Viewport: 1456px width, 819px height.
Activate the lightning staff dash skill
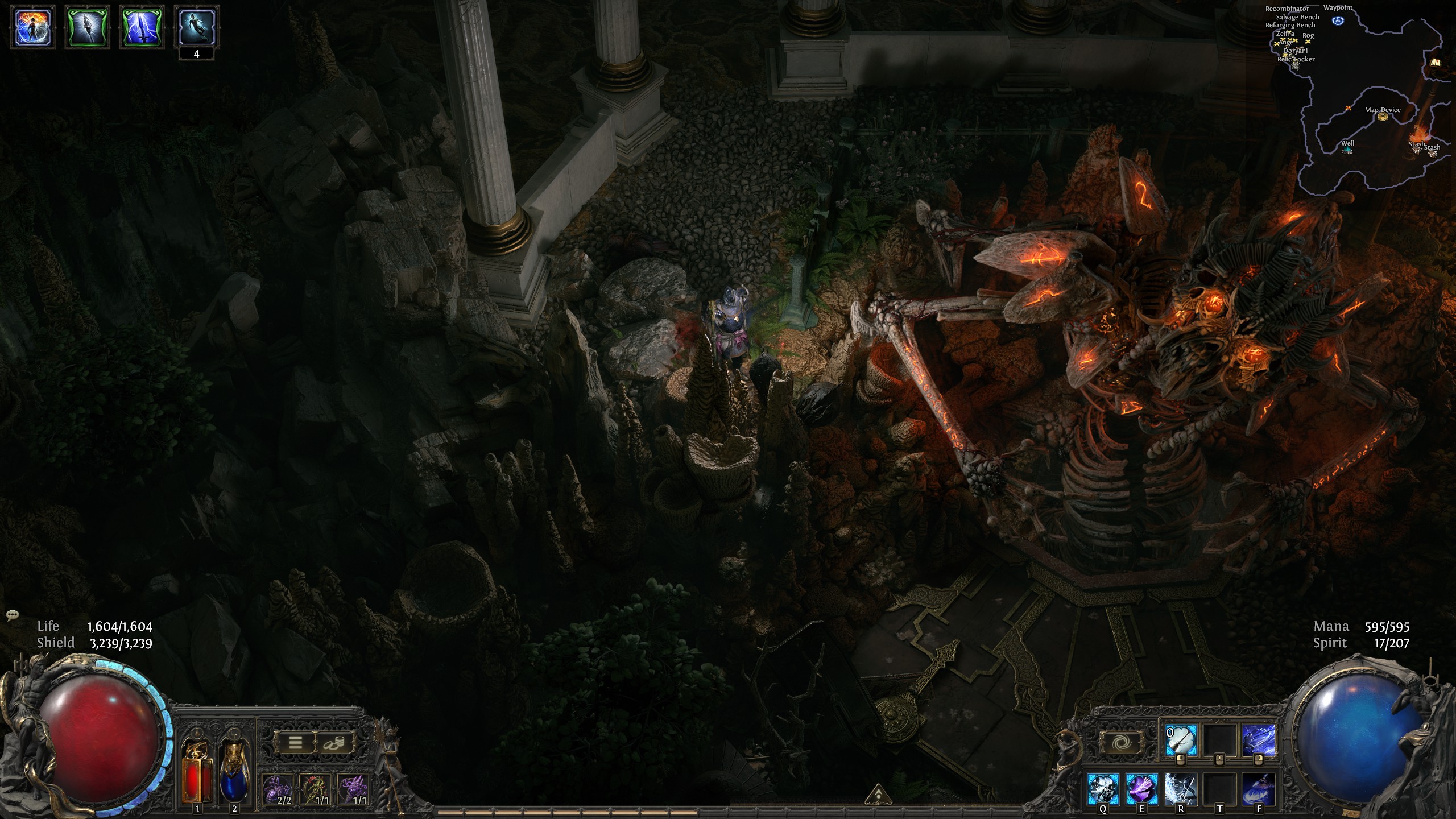click(1258, 740)
